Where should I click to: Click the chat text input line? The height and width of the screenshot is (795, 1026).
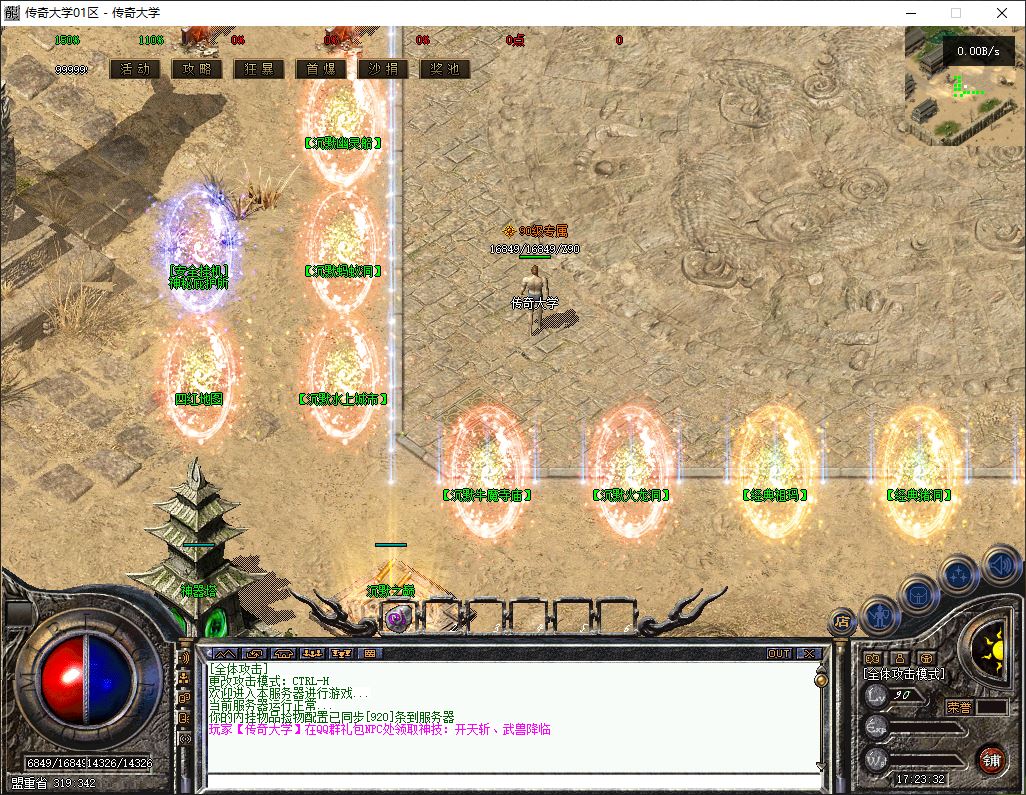point(510,781)
